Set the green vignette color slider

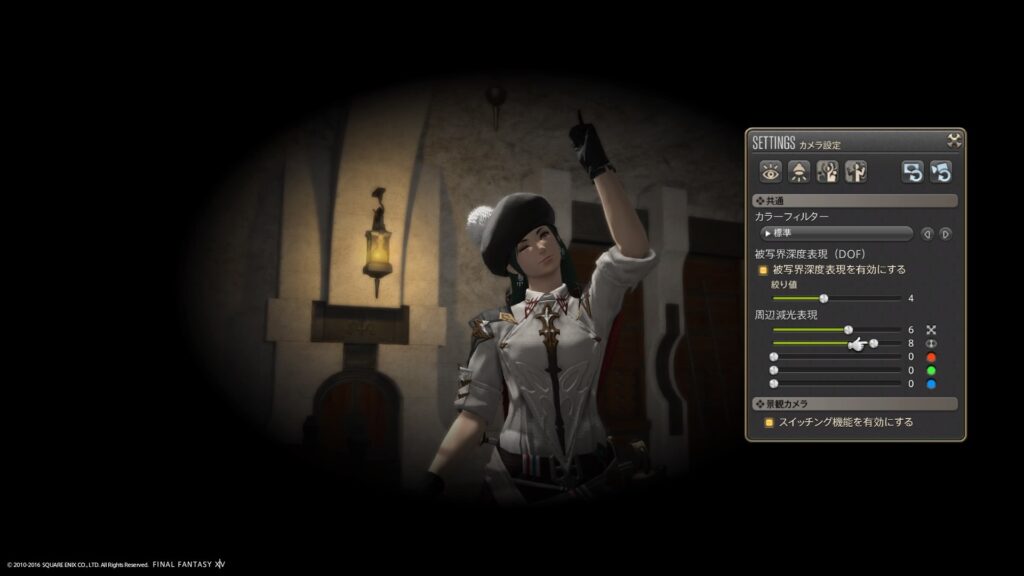point(773,370)
